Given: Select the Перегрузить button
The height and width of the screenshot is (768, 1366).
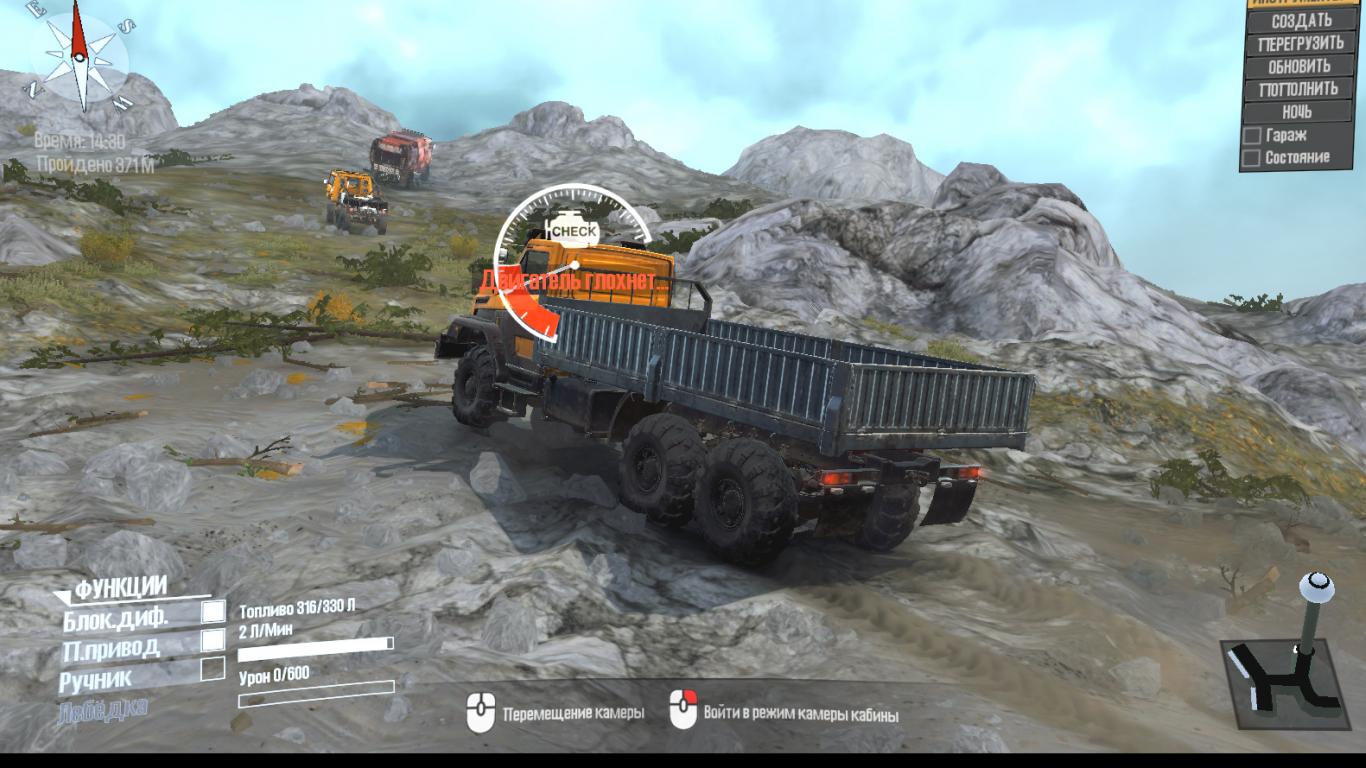Looking at the screenshot, I should (x=1301, y=43).
